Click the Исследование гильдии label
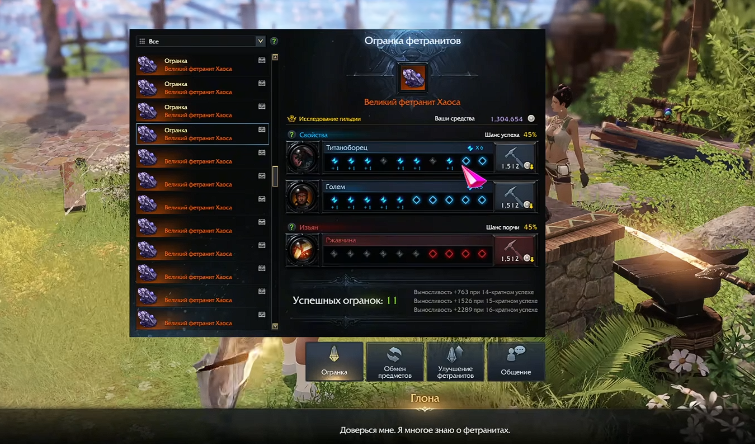This screenshot has width=755, height=444. coord(327,117)
